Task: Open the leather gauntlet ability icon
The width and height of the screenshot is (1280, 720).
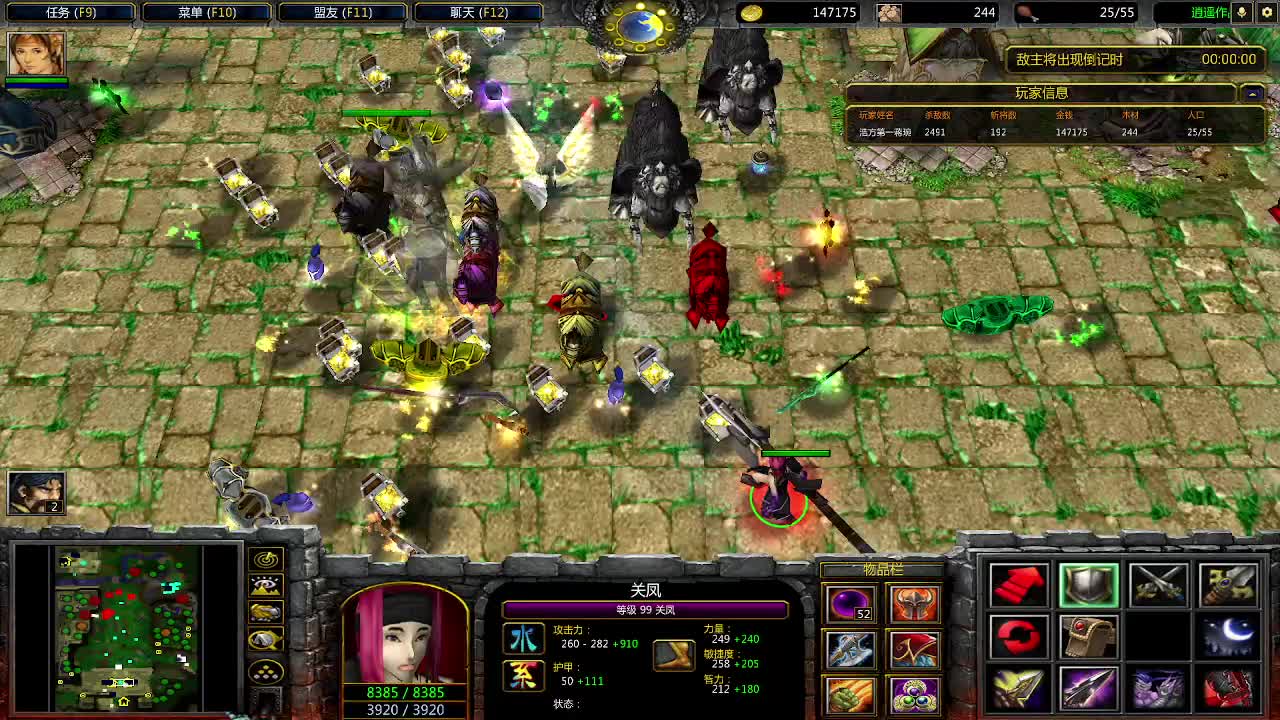Action: 1089,637
